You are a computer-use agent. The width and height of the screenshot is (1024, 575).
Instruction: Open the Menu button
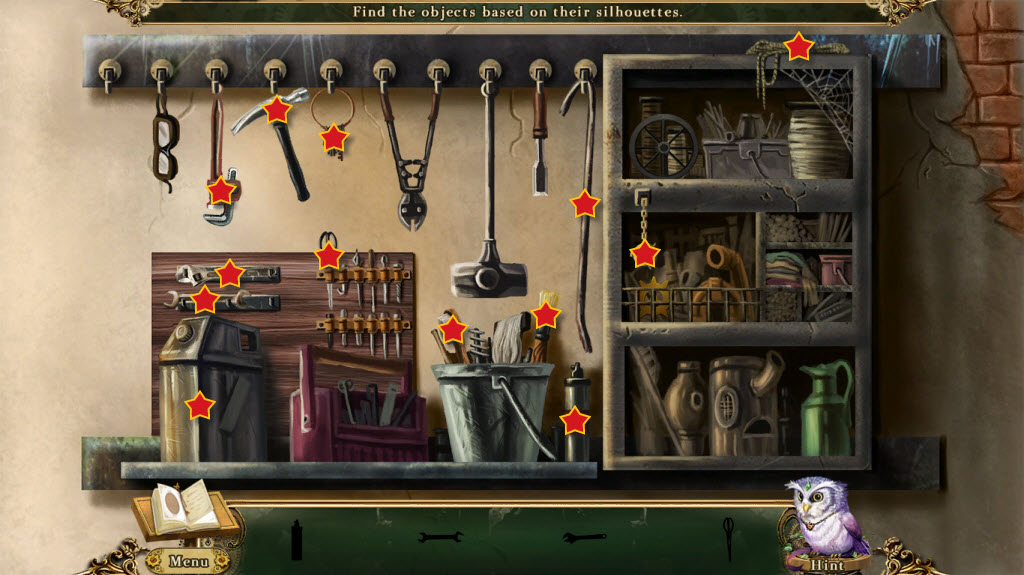tap(187, 561)
